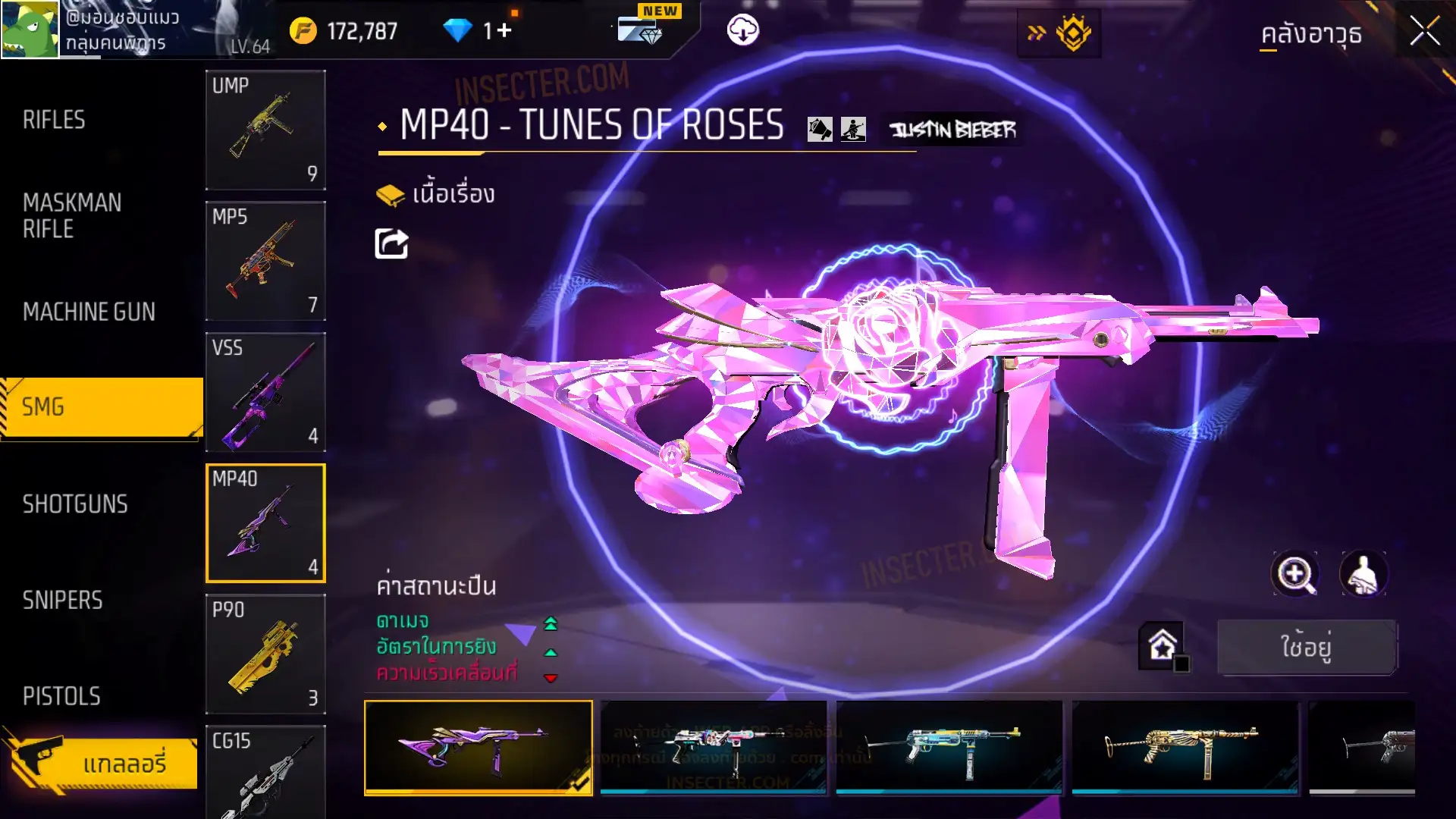Open the gallery button with pistol icon
This screenshot has height=819, width=1456.
102,762
